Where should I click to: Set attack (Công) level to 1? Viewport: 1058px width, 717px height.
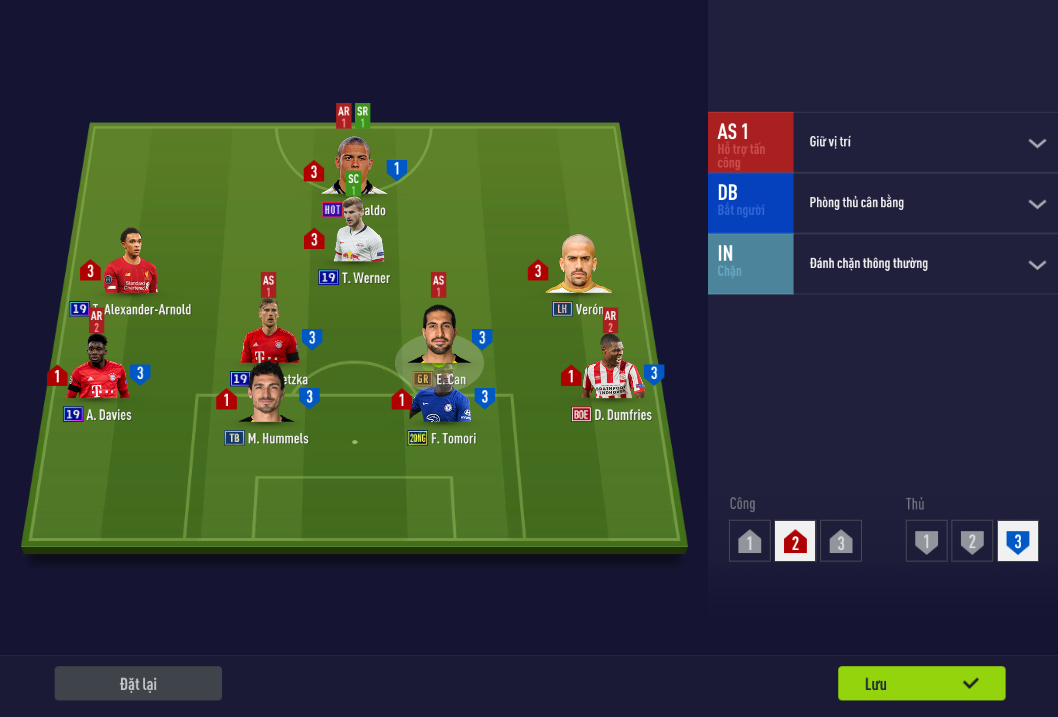click(x=750, y=542)
